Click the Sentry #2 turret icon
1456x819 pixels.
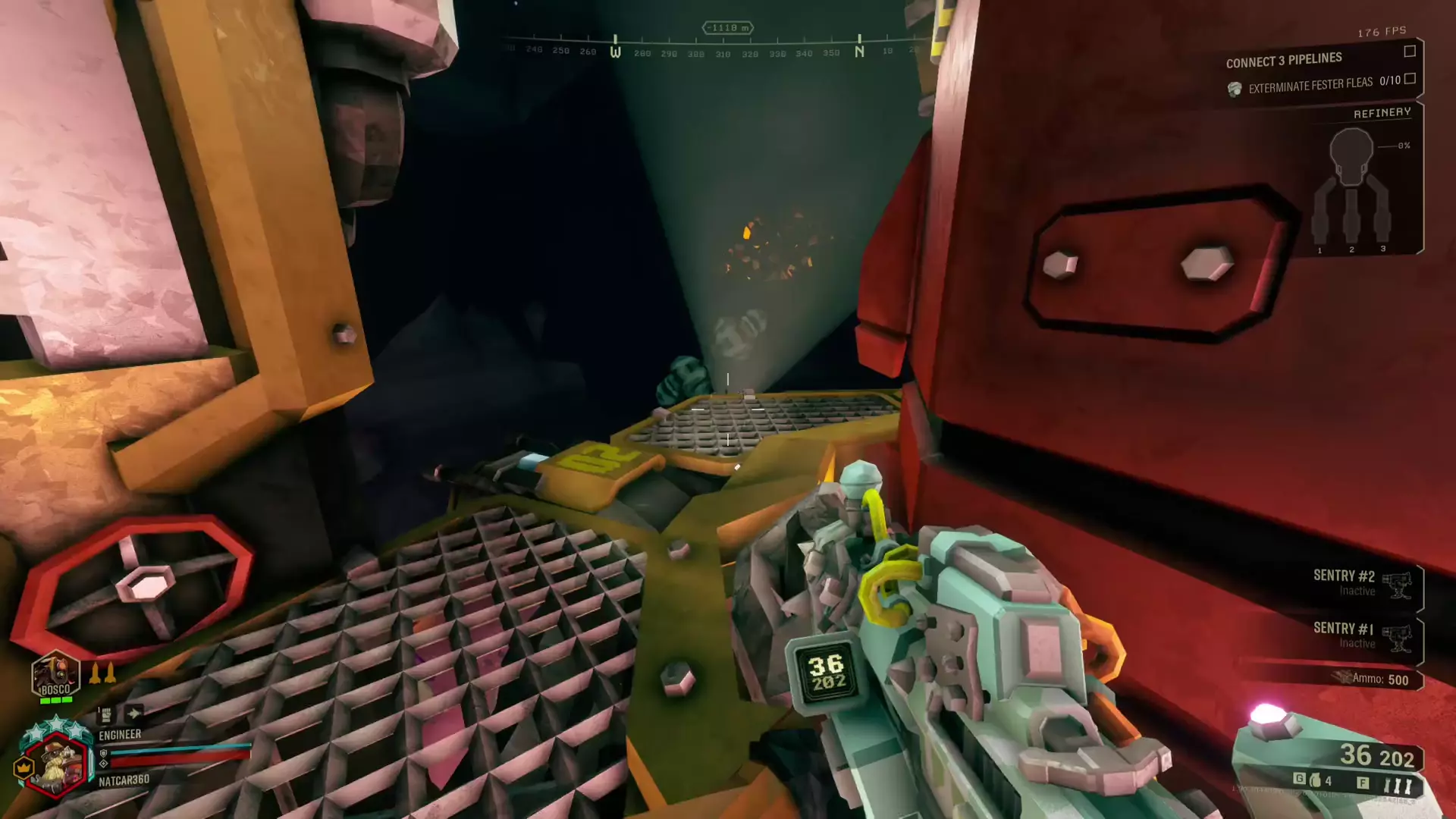click(1398, 584)
